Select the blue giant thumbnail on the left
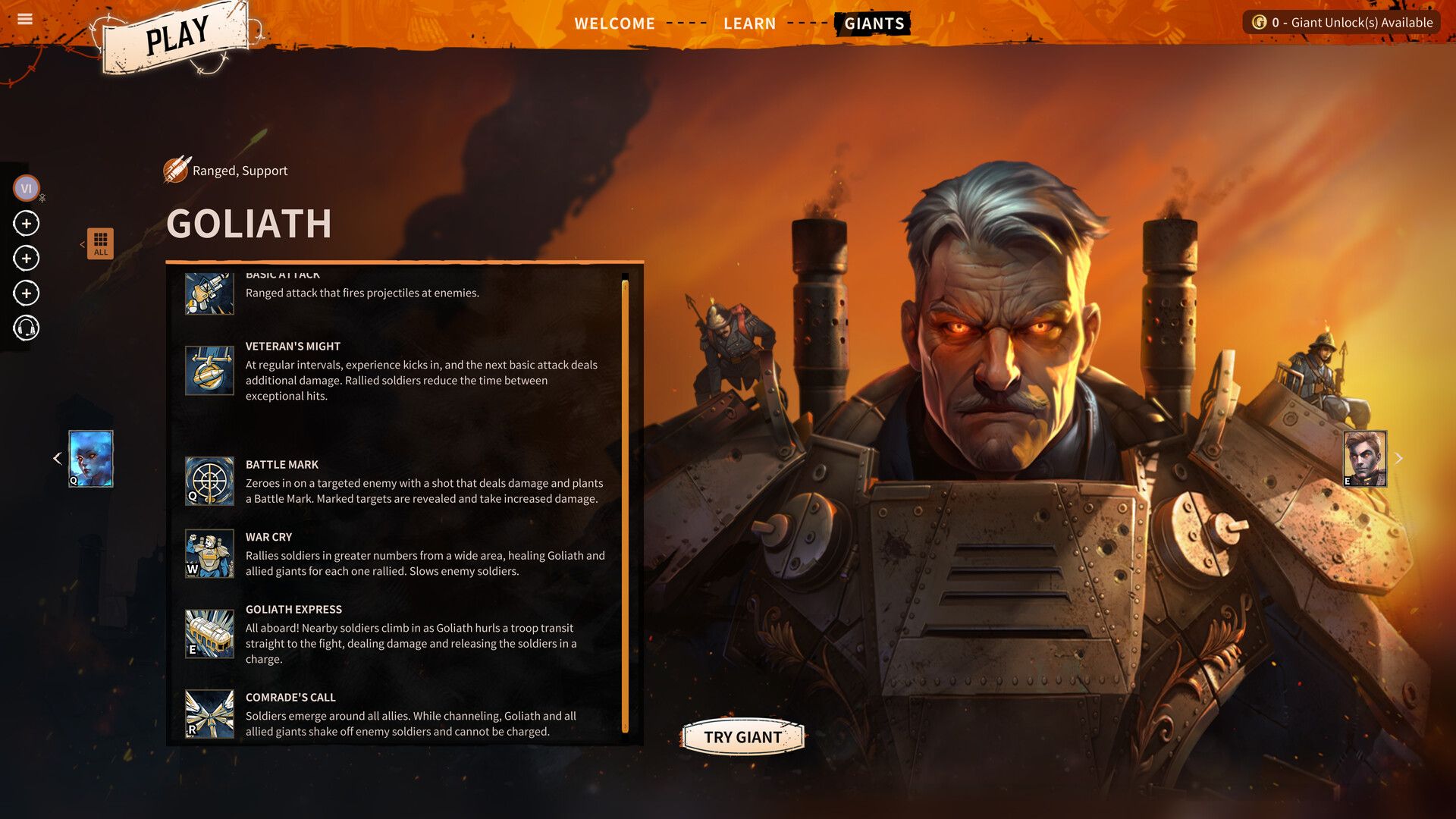 [x=89, y=457]
